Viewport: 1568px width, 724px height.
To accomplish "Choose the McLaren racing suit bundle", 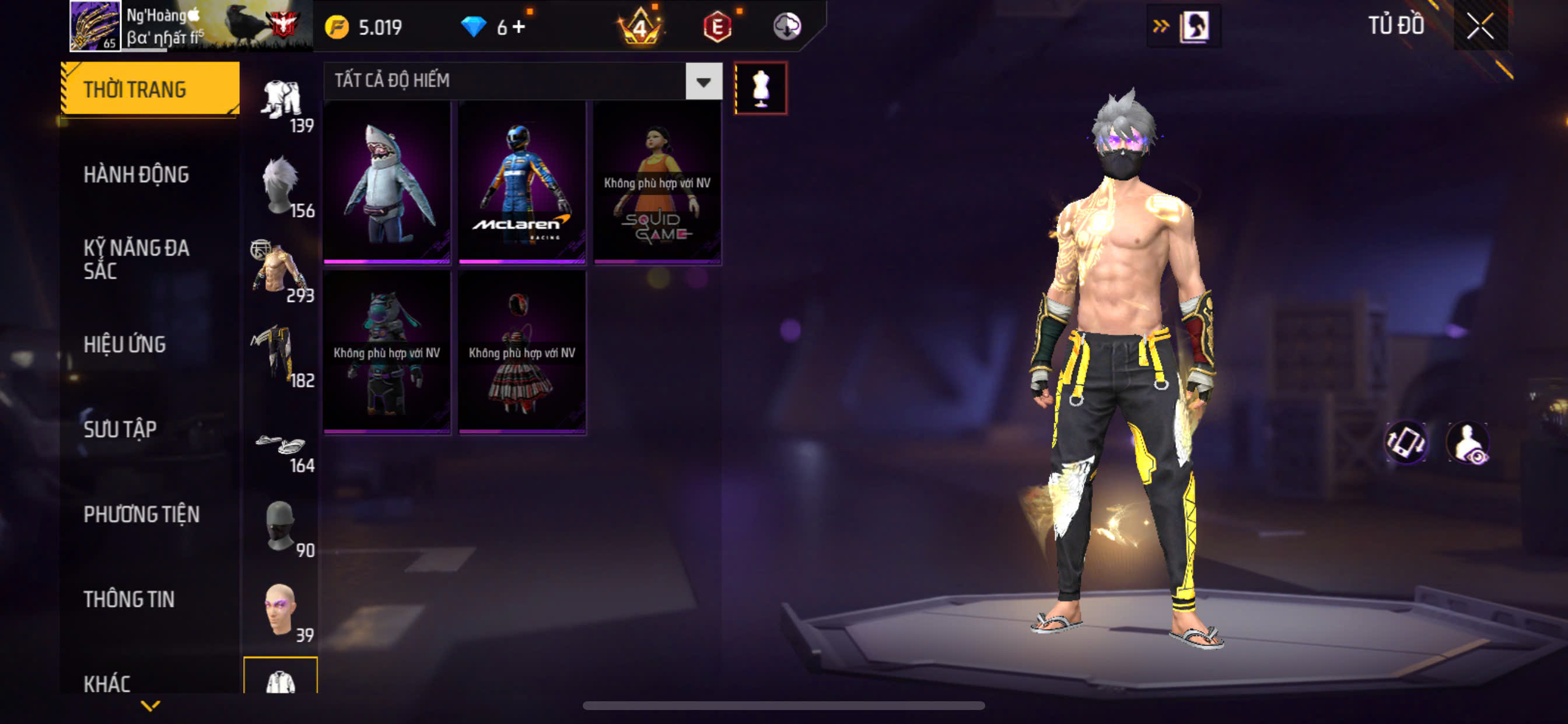I will click(x=521, y=182).
